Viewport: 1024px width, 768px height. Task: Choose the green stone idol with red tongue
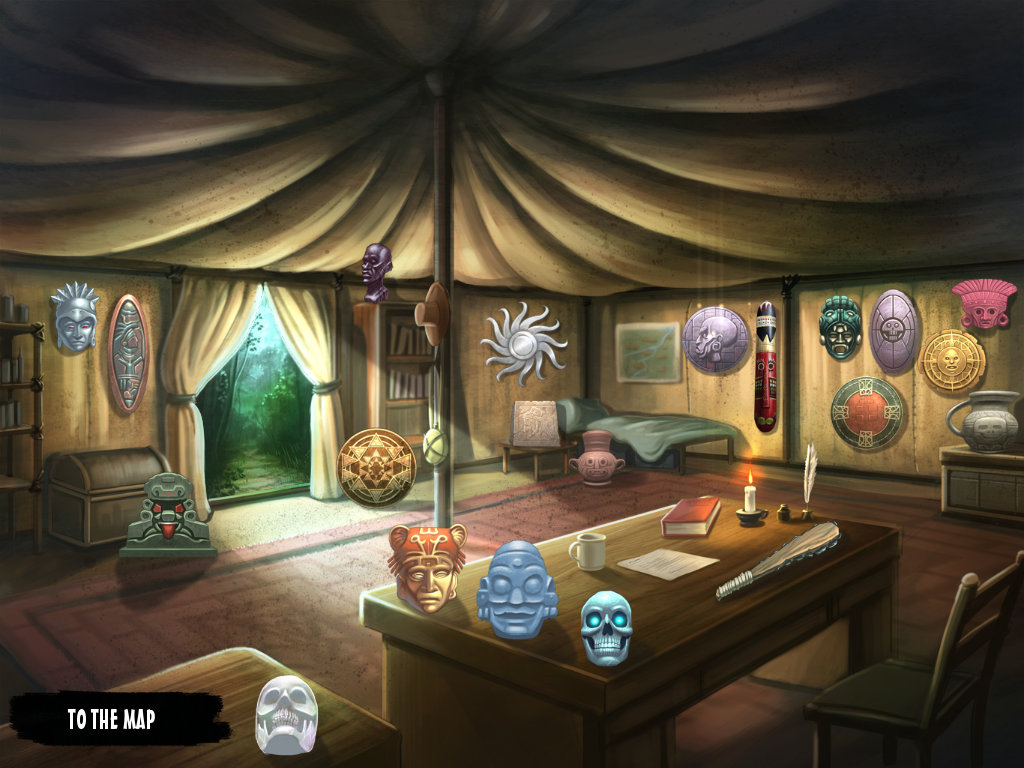(167, 515)
